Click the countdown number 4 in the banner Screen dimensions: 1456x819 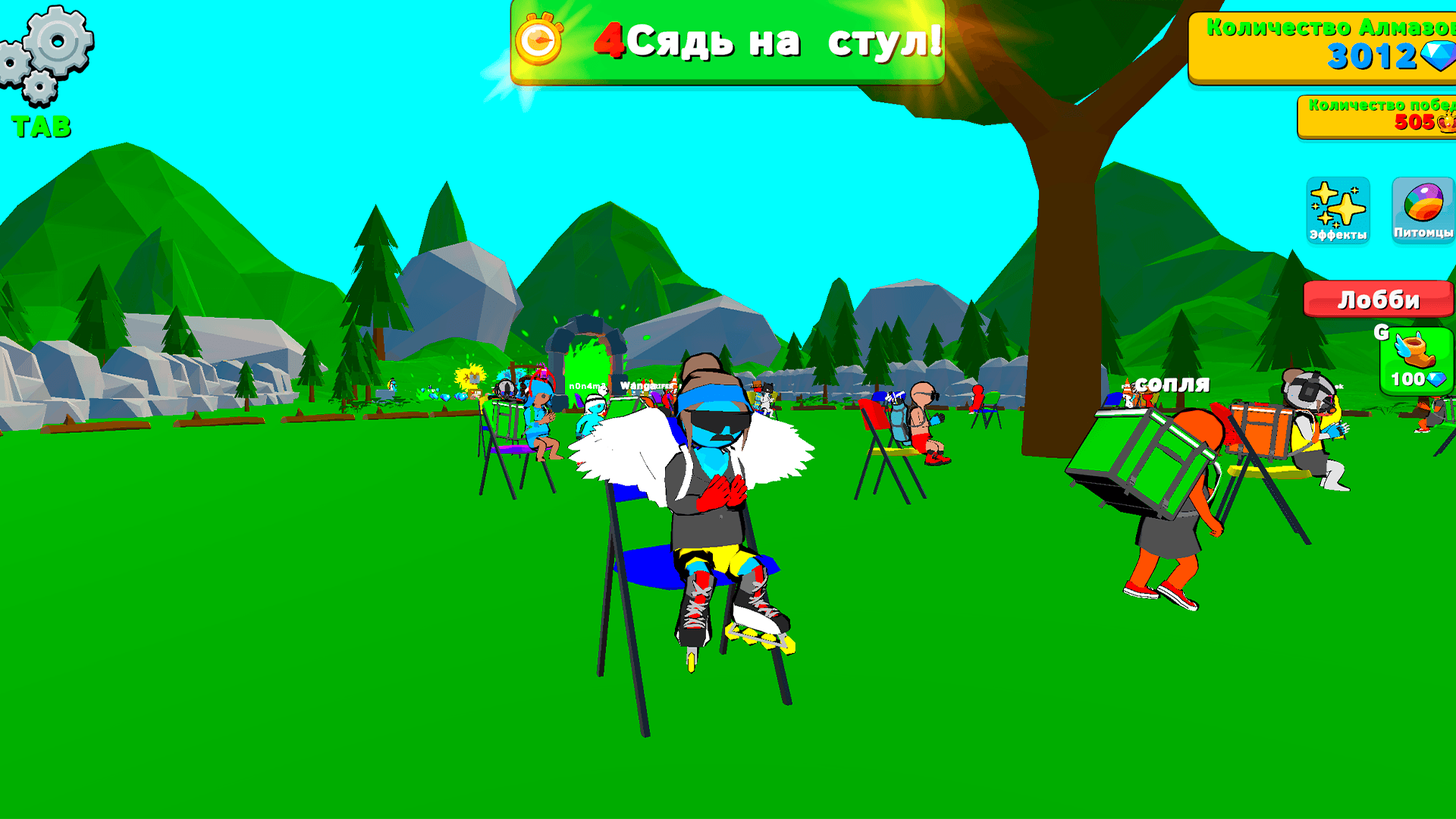[x=609, y=42]
